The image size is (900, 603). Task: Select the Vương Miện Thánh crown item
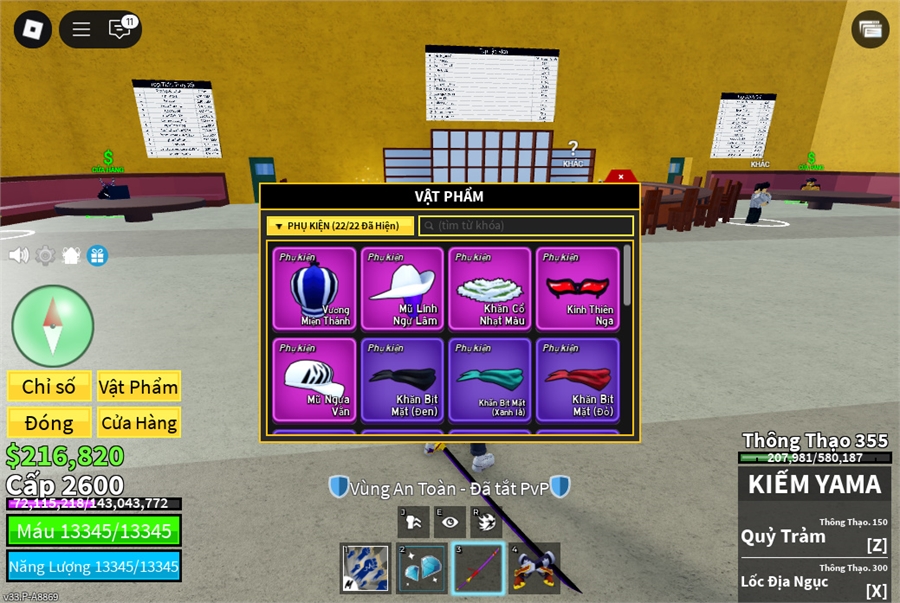point(314,288)
